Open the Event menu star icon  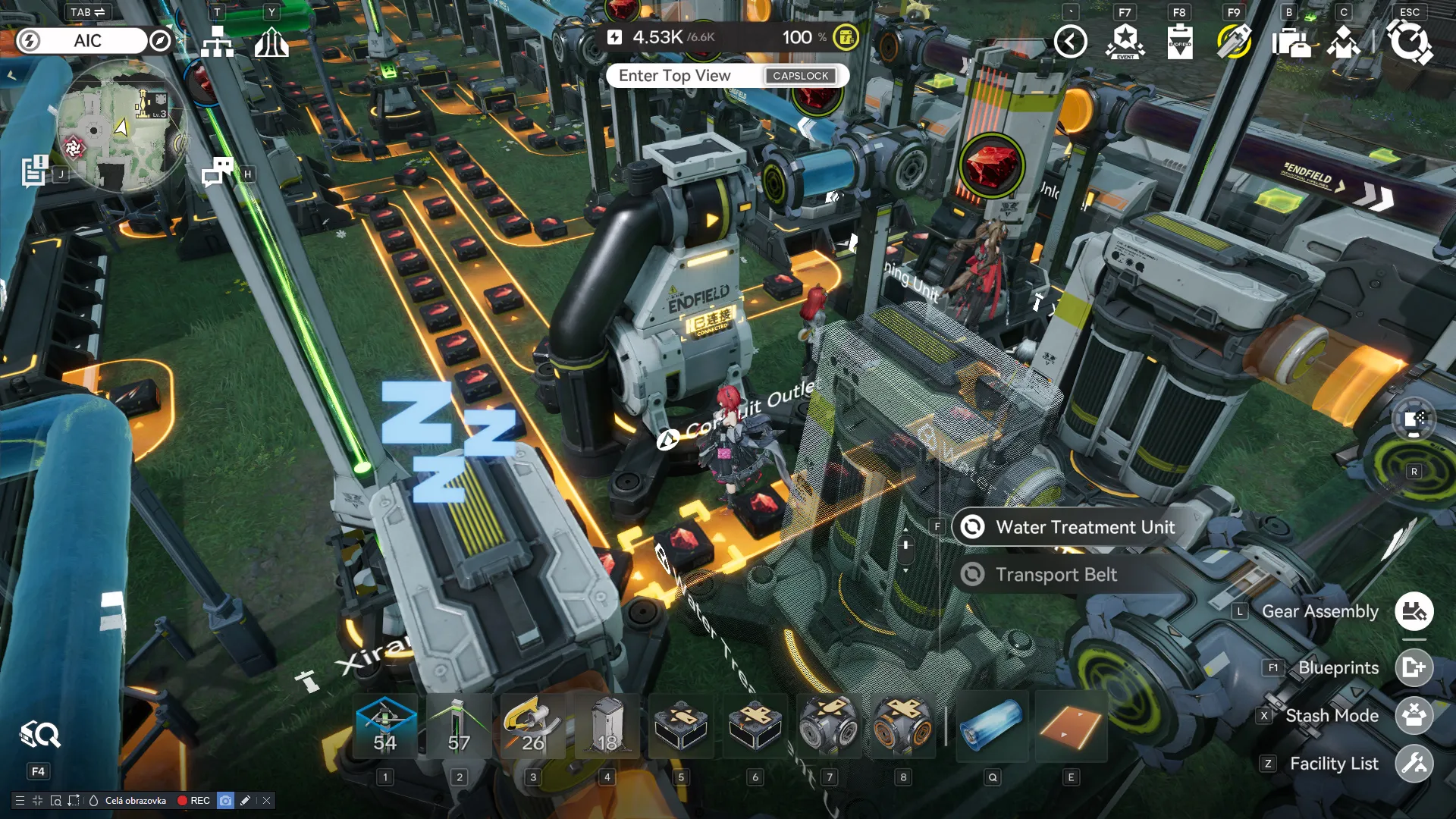(1125, 41)
